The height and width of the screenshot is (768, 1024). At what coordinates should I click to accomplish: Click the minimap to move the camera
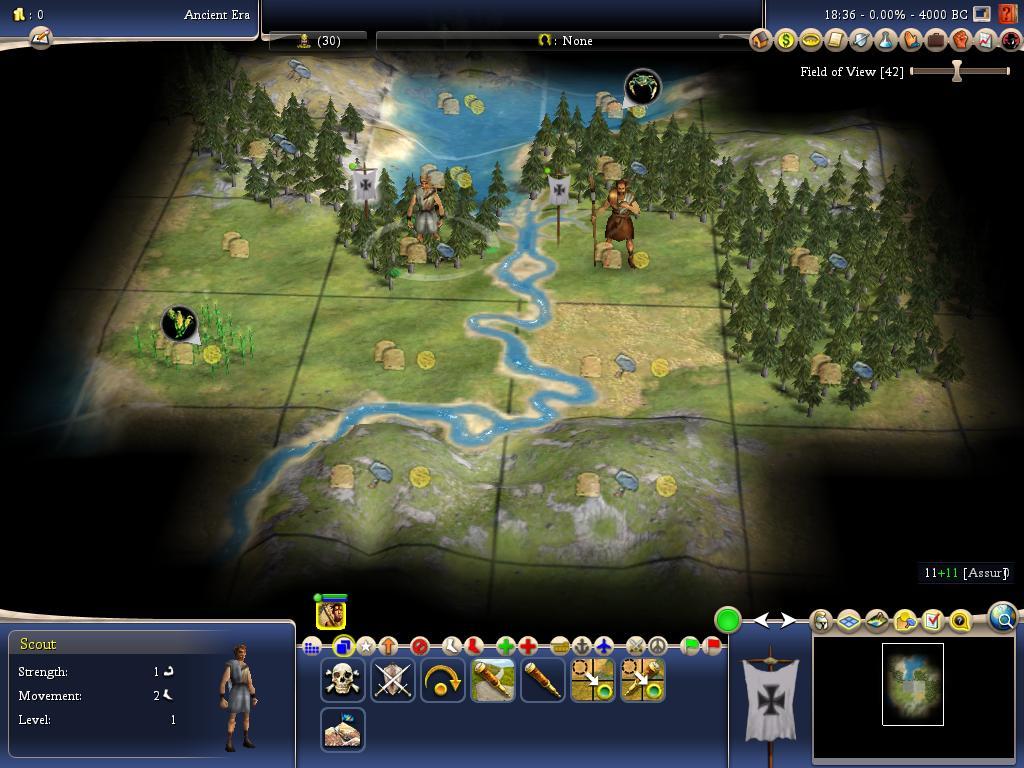[x=912, y=685]
